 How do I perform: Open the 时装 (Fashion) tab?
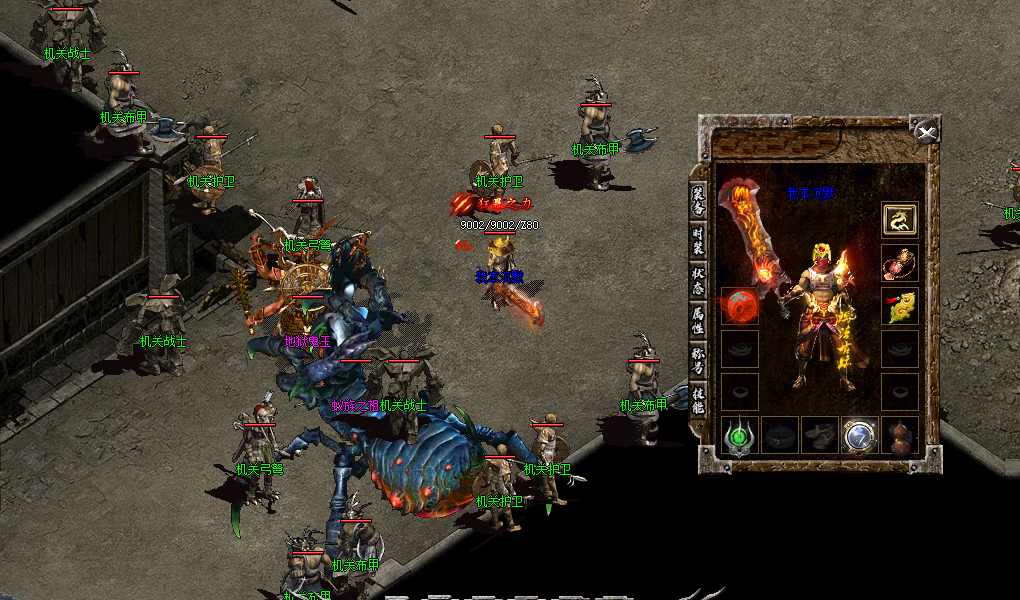point(698,239)
